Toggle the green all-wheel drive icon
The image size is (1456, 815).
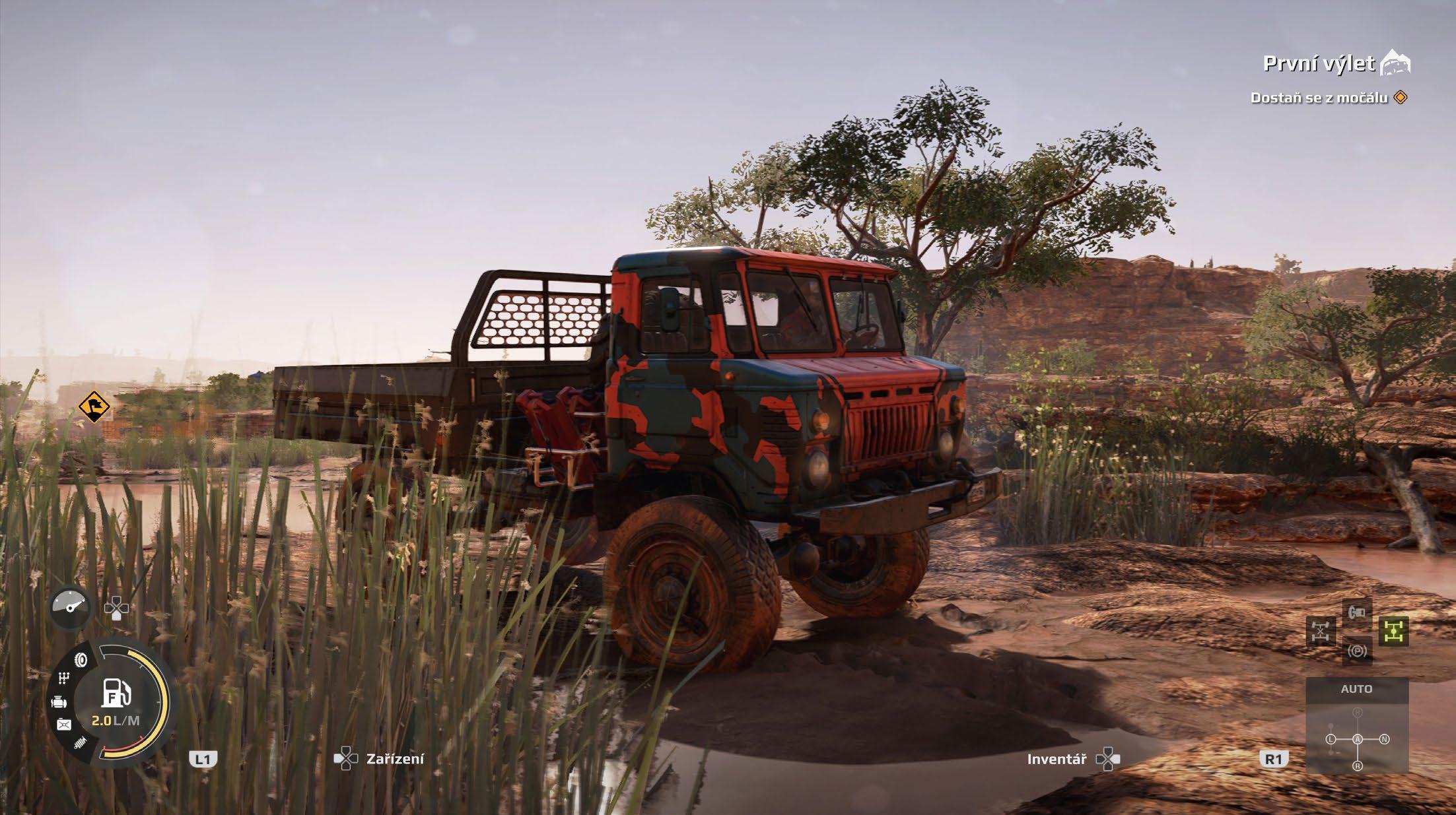click(1393, 632)
